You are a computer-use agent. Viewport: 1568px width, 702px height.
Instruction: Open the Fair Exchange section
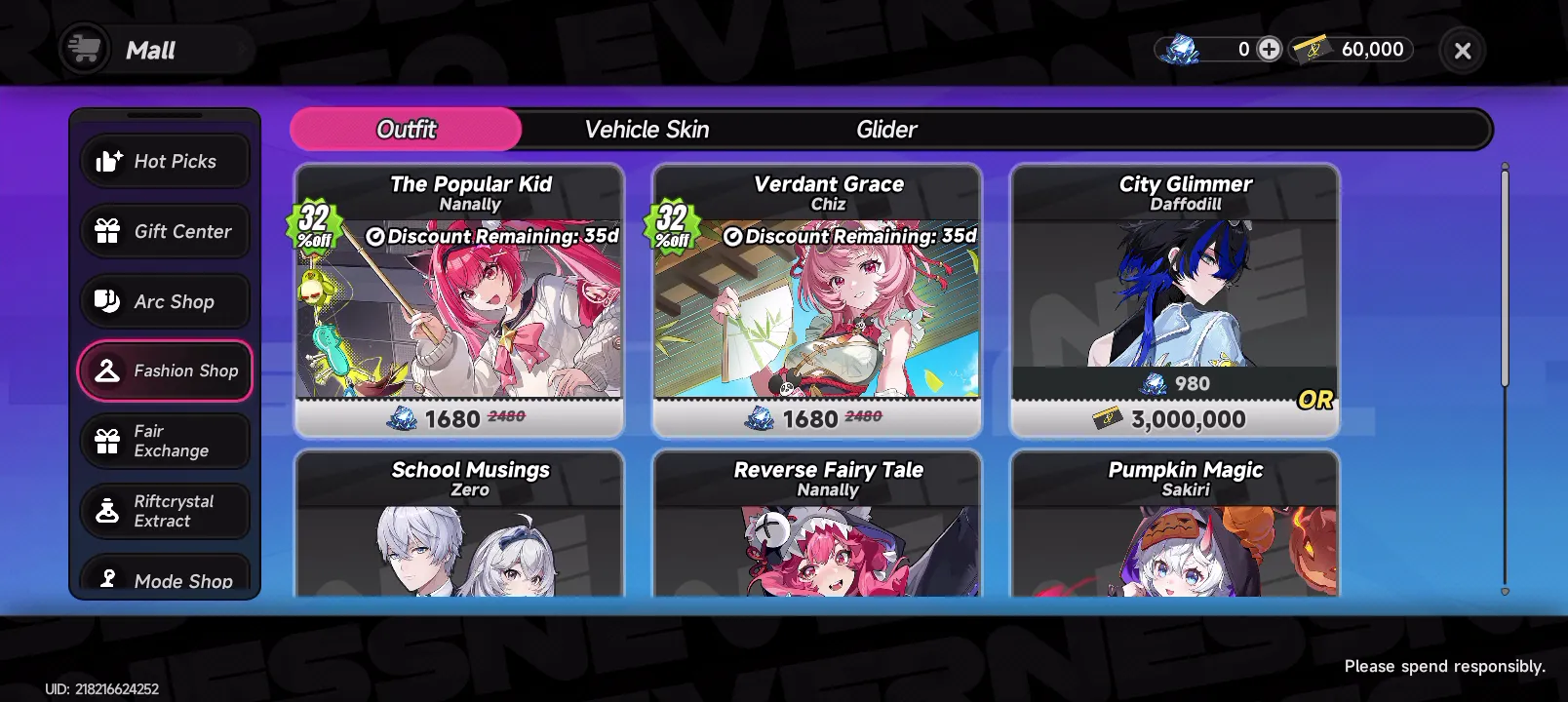coord(165,441)
